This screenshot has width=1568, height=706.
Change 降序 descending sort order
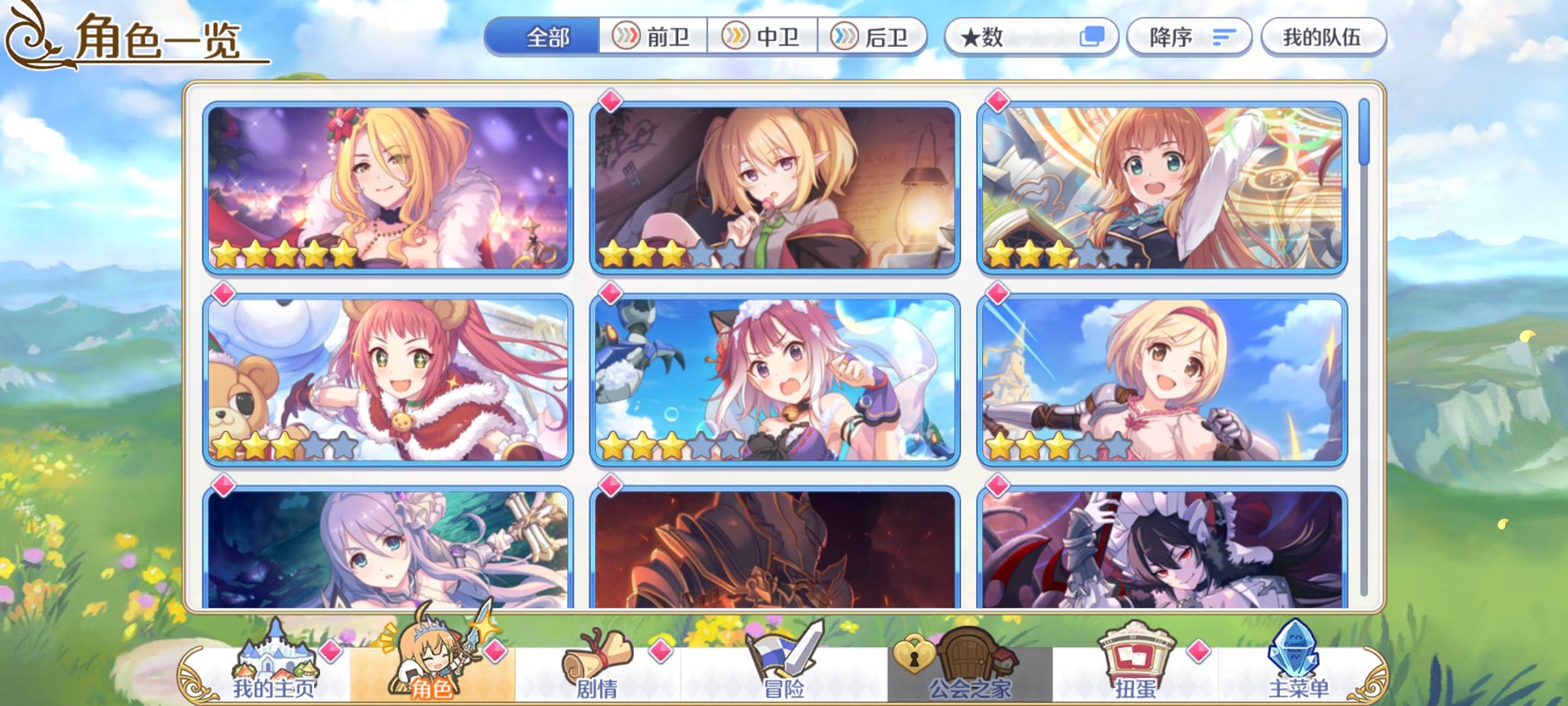pos(1189,37)
